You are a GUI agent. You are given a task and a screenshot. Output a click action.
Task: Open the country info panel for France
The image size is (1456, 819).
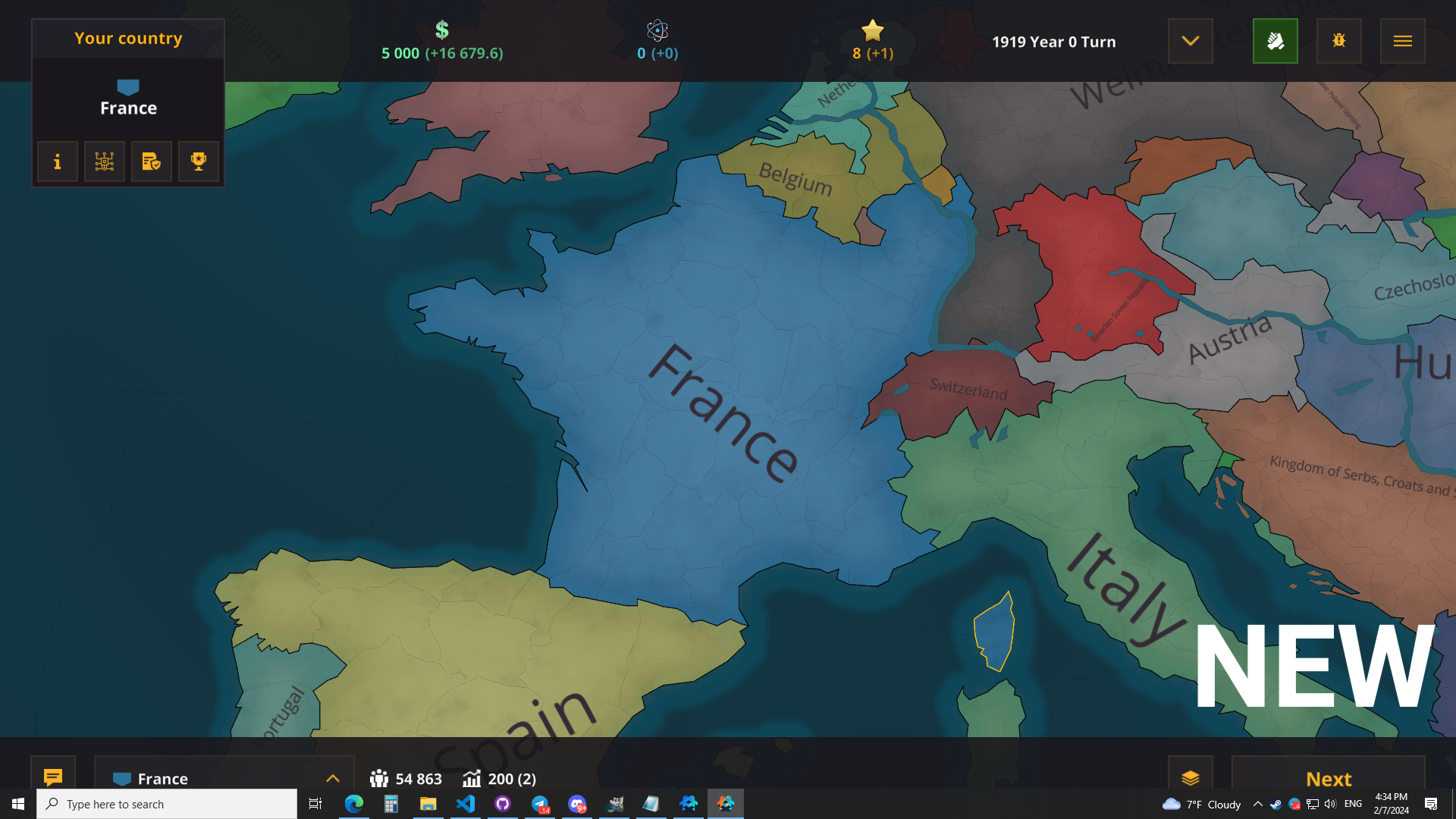pos(57,162)
